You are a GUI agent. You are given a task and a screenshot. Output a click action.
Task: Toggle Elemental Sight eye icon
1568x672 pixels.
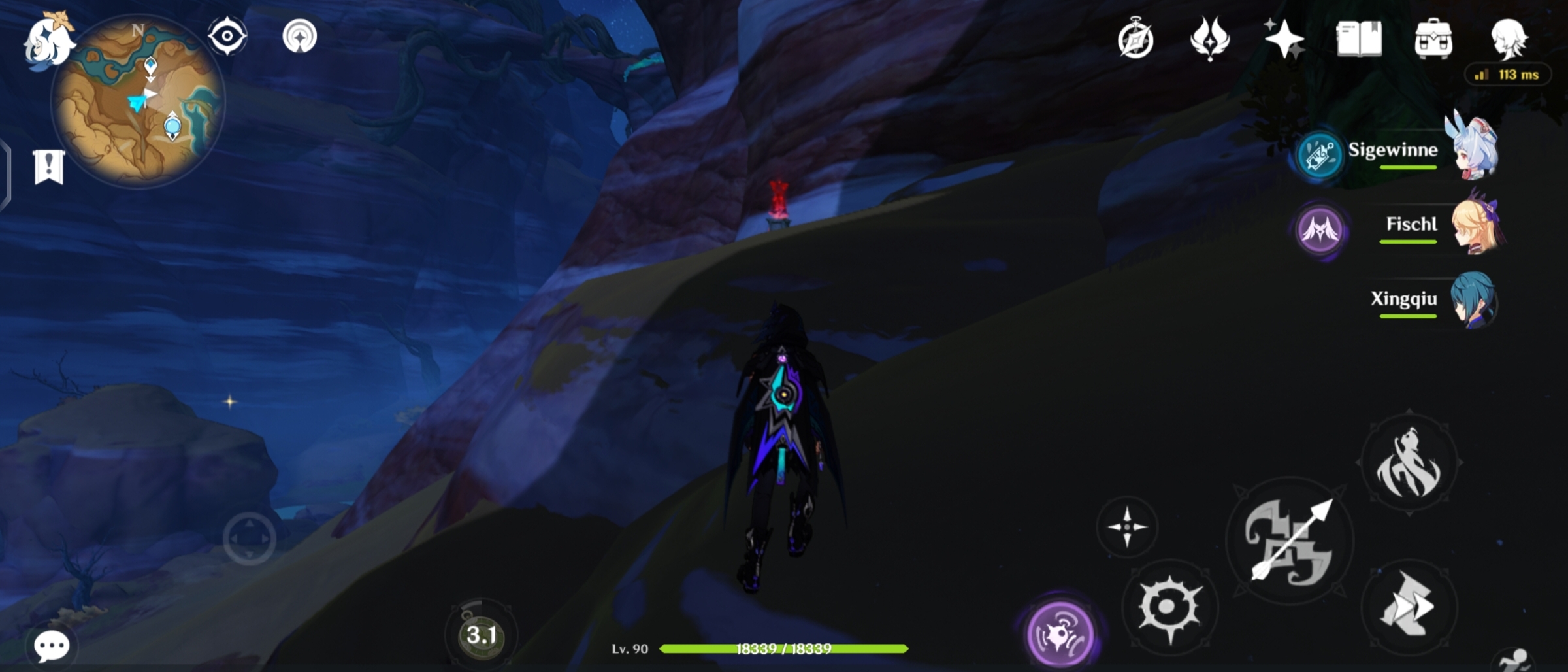click(x=227, y=37)
